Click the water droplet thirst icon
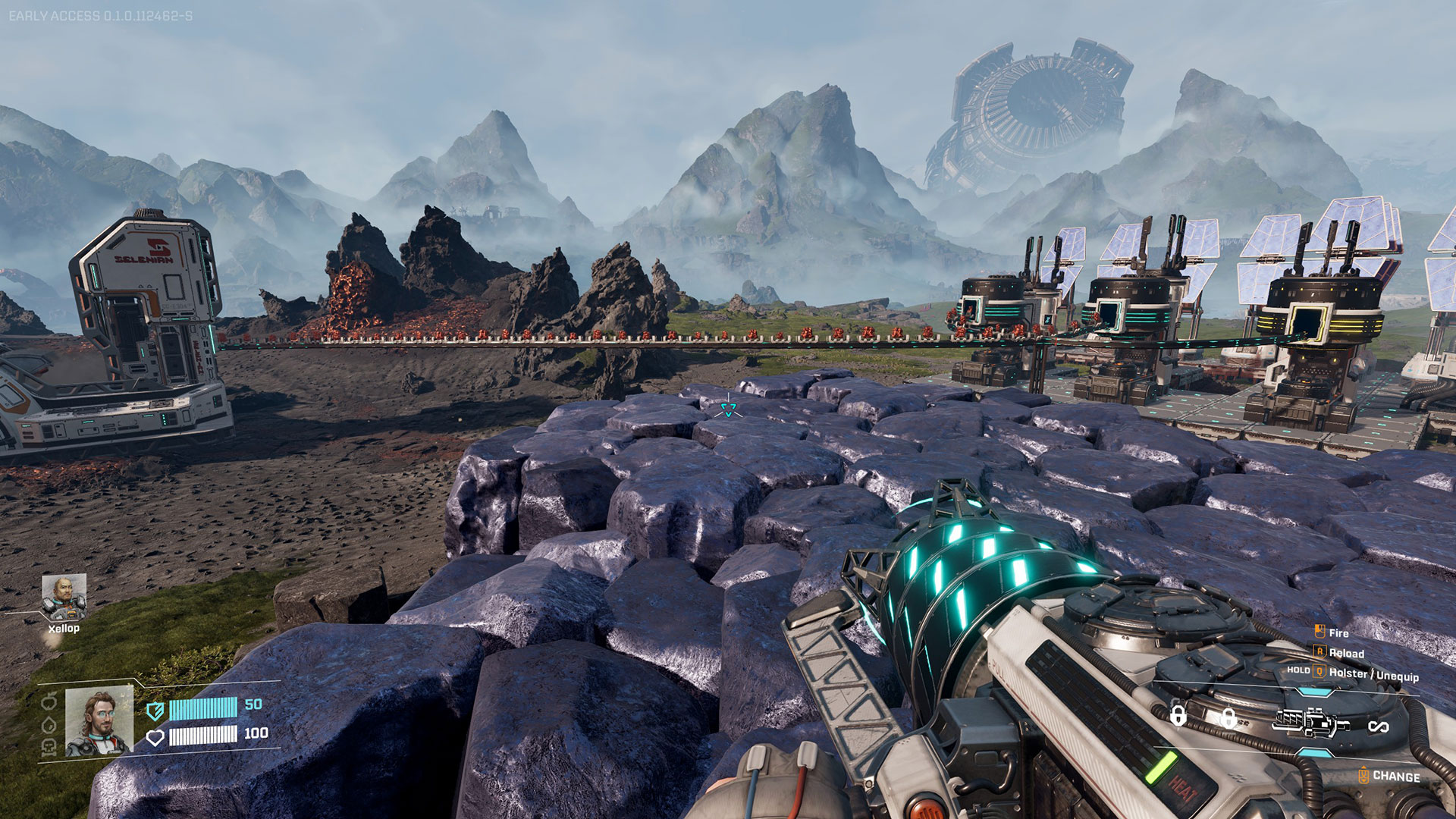 (x=49, y=725)
